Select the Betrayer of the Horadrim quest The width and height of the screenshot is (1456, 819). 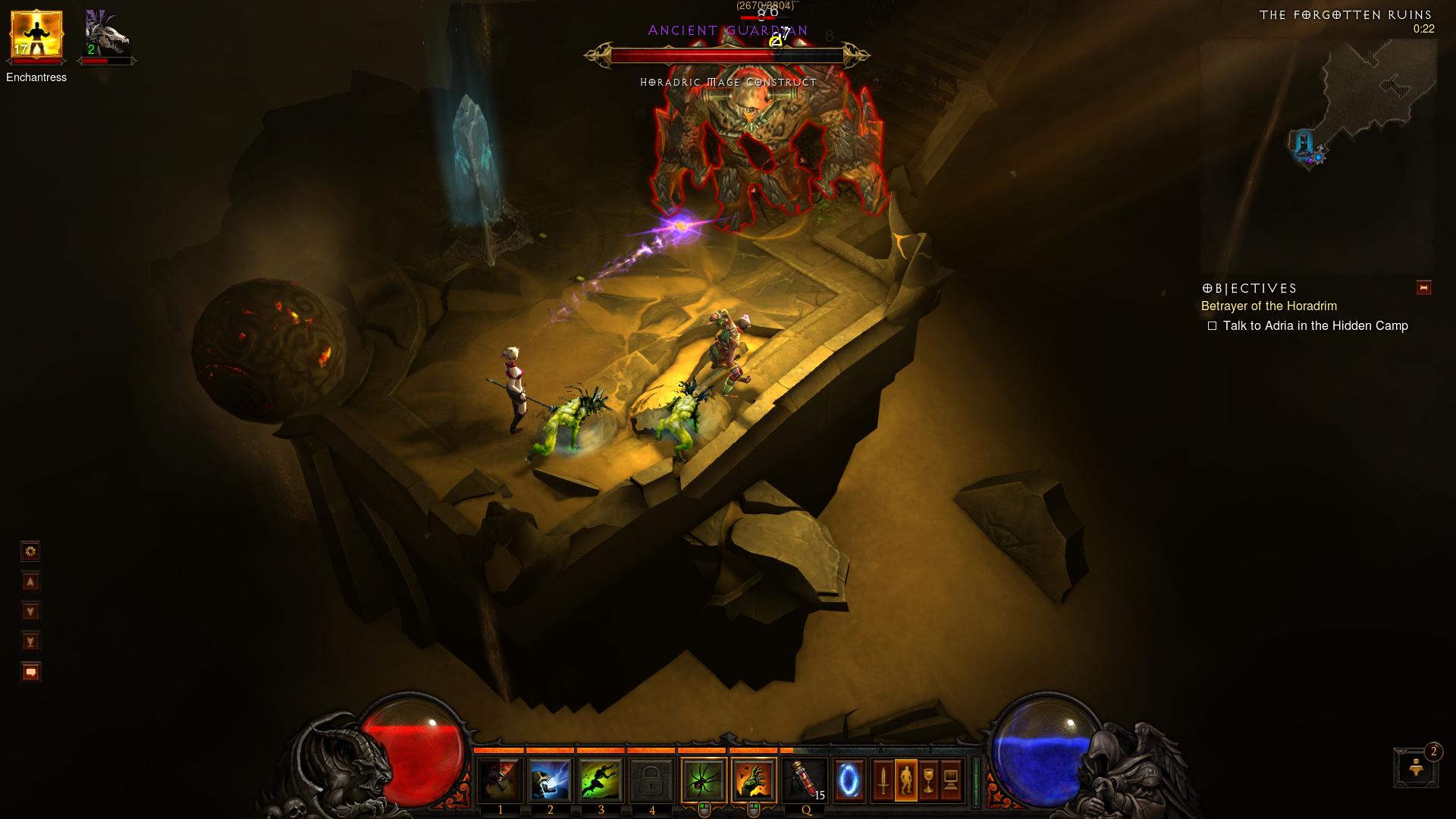pos(1269,306)
